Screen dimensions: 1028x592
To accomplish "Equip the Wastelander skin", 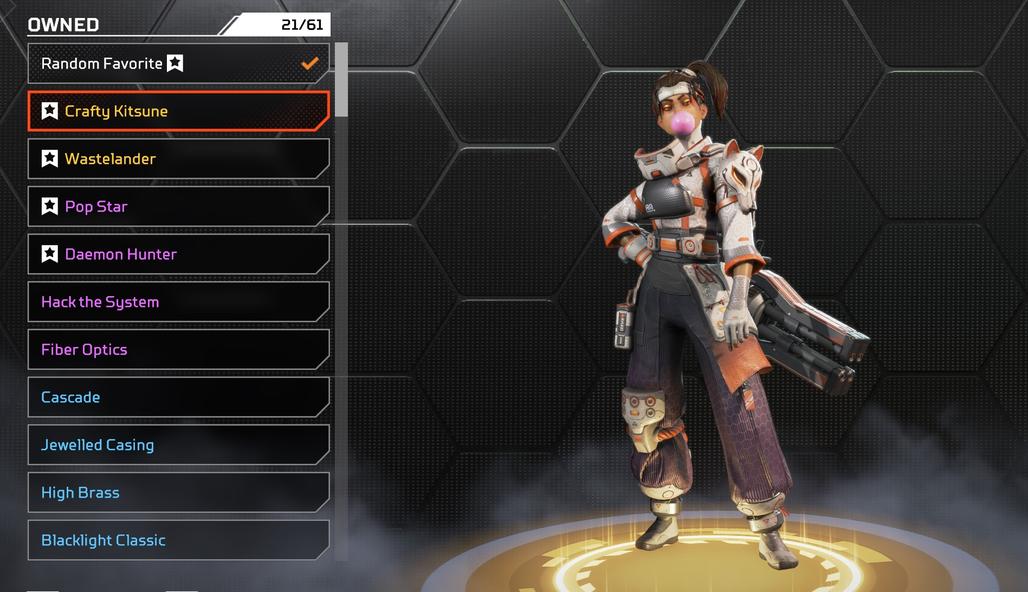I will pyautogui.click(x=178, y=159).
